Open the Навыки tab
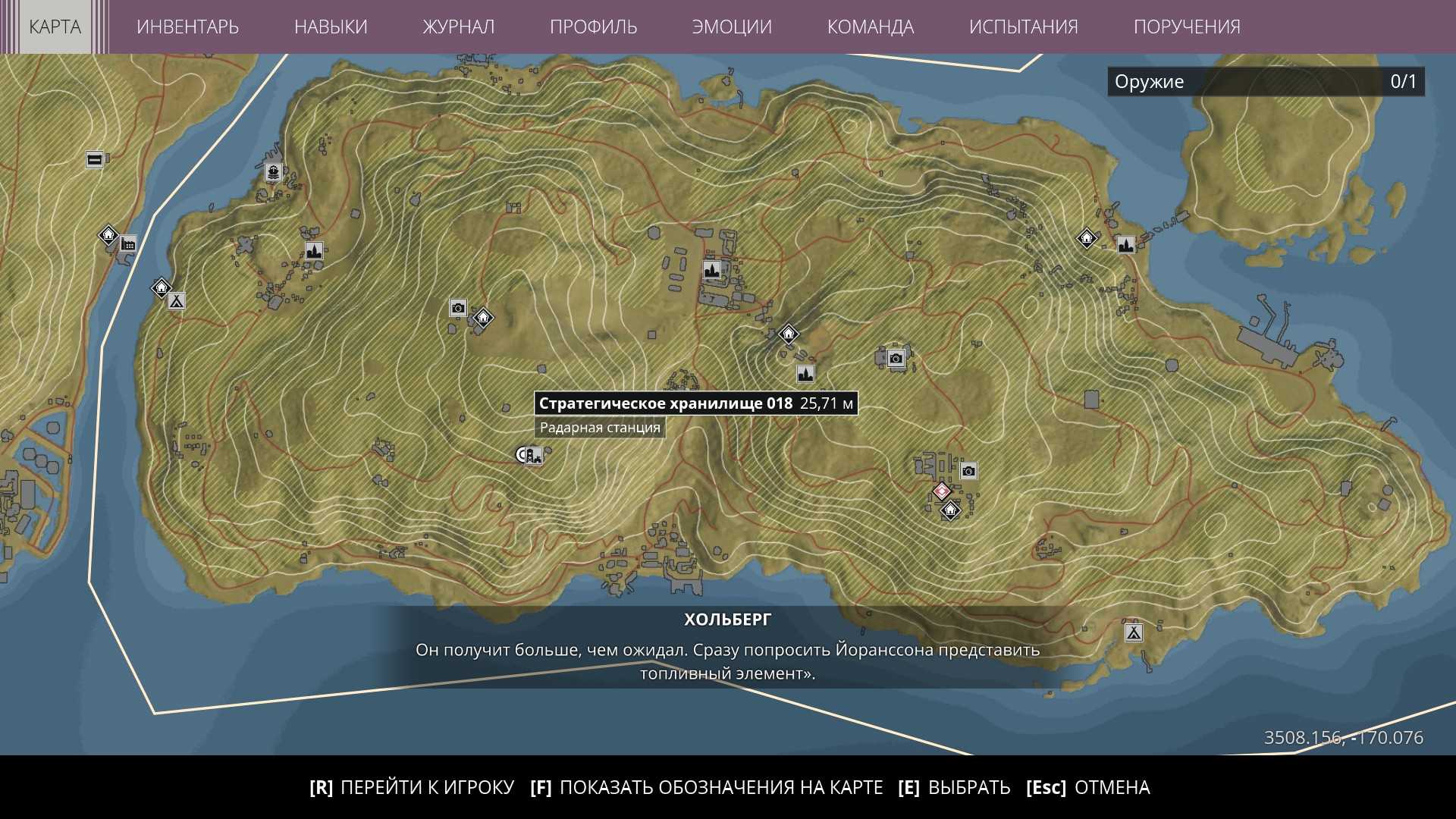The width and height of the screenshot is (1456, 819). 331,27
